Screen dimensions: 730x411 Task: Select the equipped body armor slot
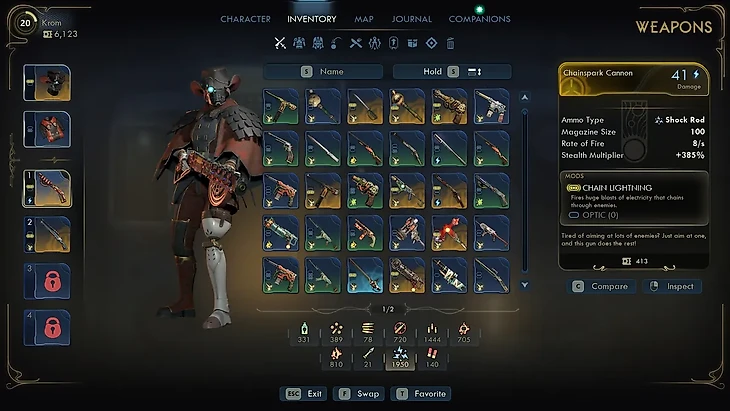pyautogui.click(x=47, y=130)
